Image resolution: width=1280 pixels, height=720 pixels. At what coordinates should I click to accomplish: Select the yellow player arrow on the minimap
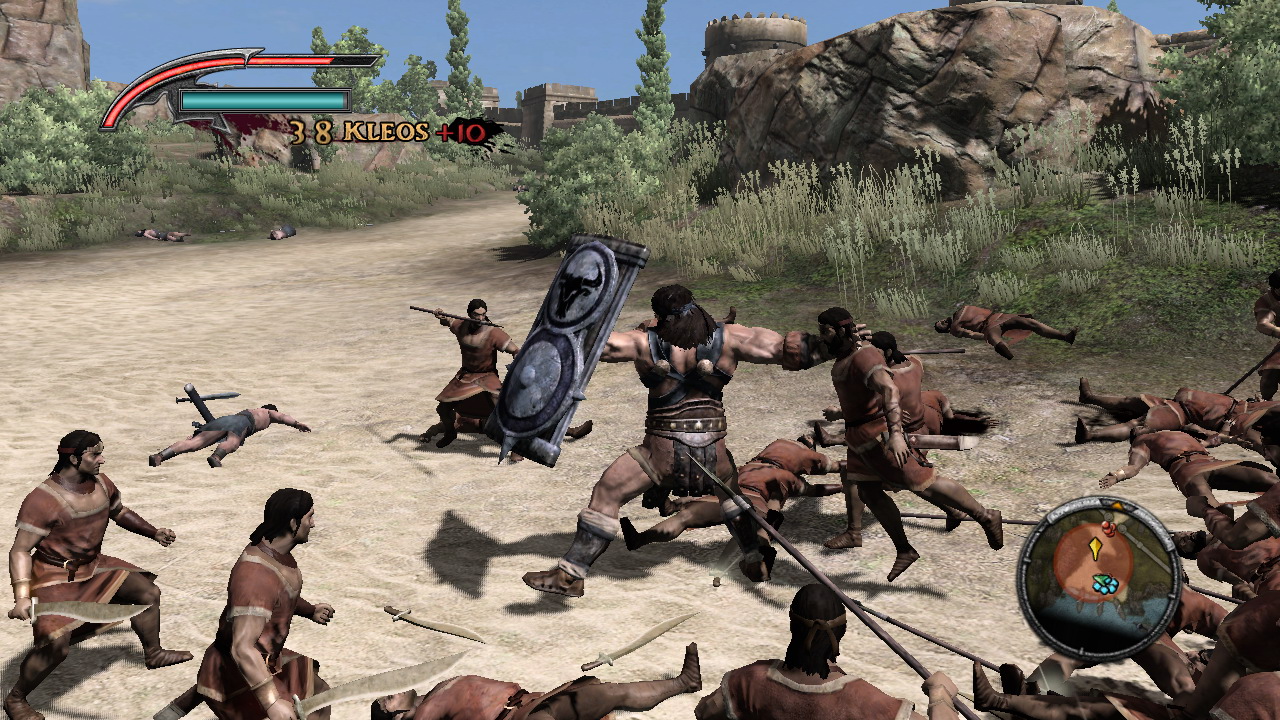[1095, 549]
